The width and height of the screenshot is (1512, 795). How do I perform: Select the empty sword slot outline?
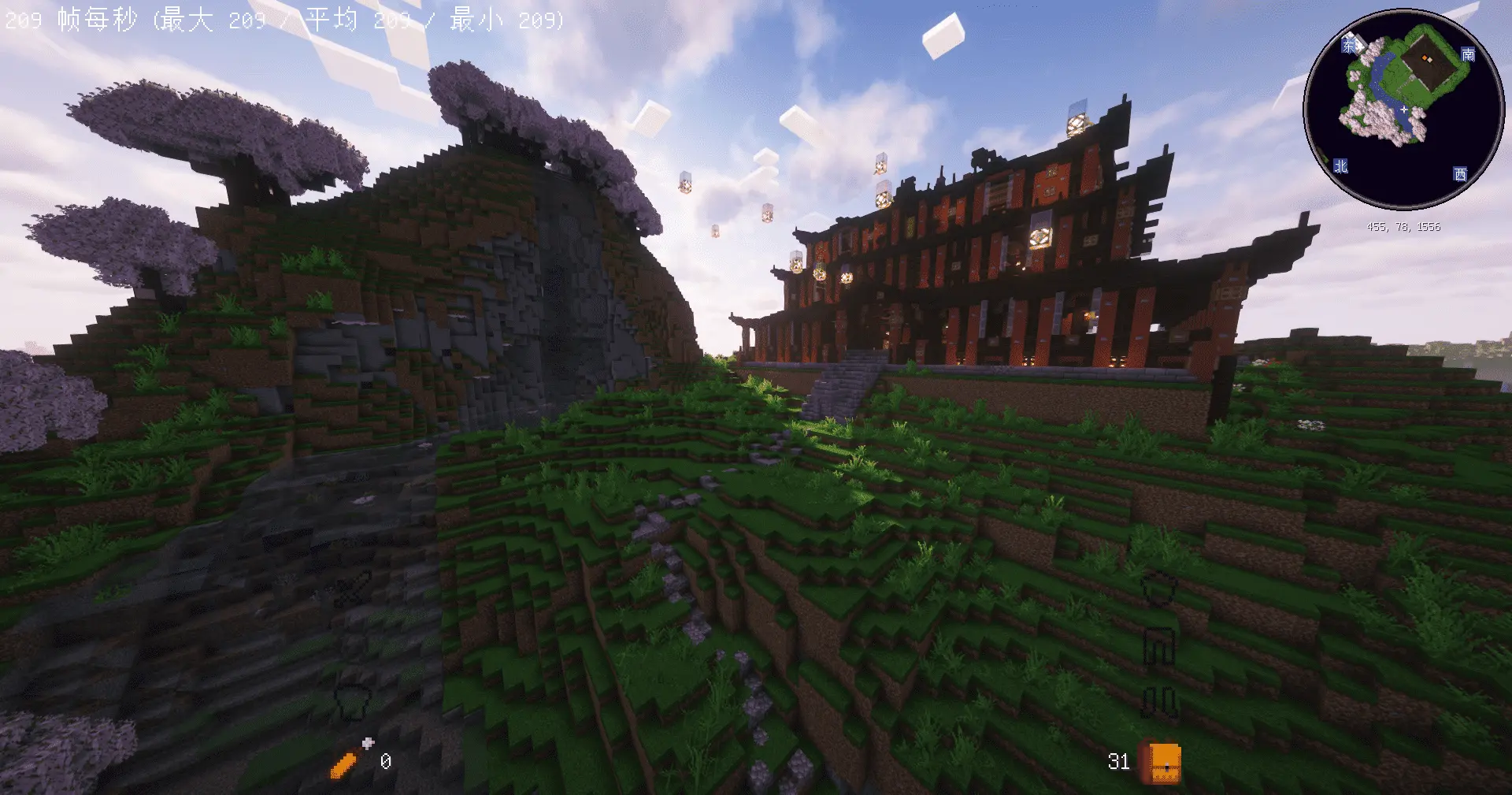(x=354, y=587)
